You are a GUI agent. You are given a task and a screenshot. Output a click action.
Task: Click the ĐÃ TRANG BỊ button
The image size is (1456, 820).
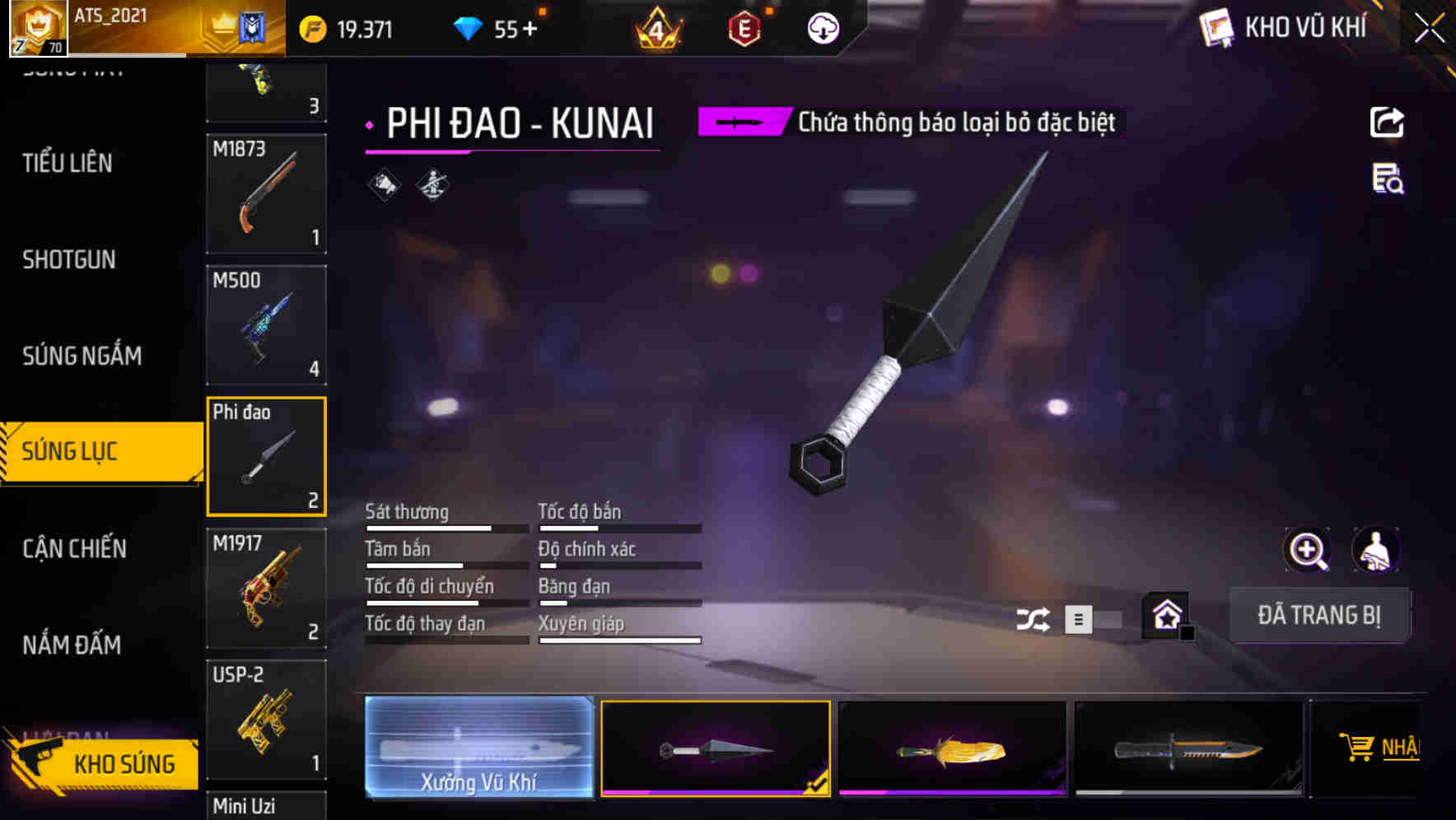coord(1319,615)
